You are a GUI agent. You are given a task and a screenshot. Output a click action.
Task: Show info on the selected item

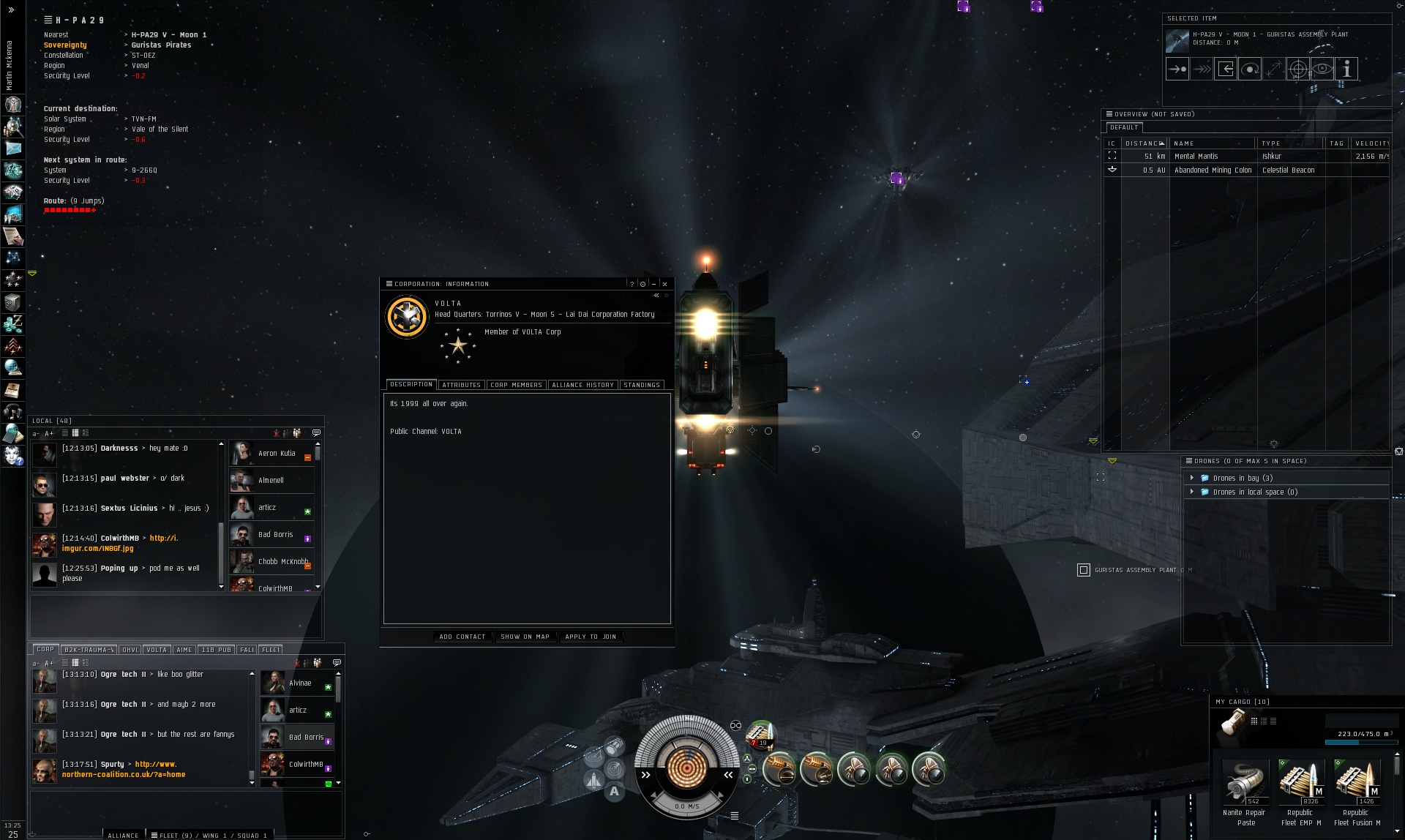click(1346, 69)
